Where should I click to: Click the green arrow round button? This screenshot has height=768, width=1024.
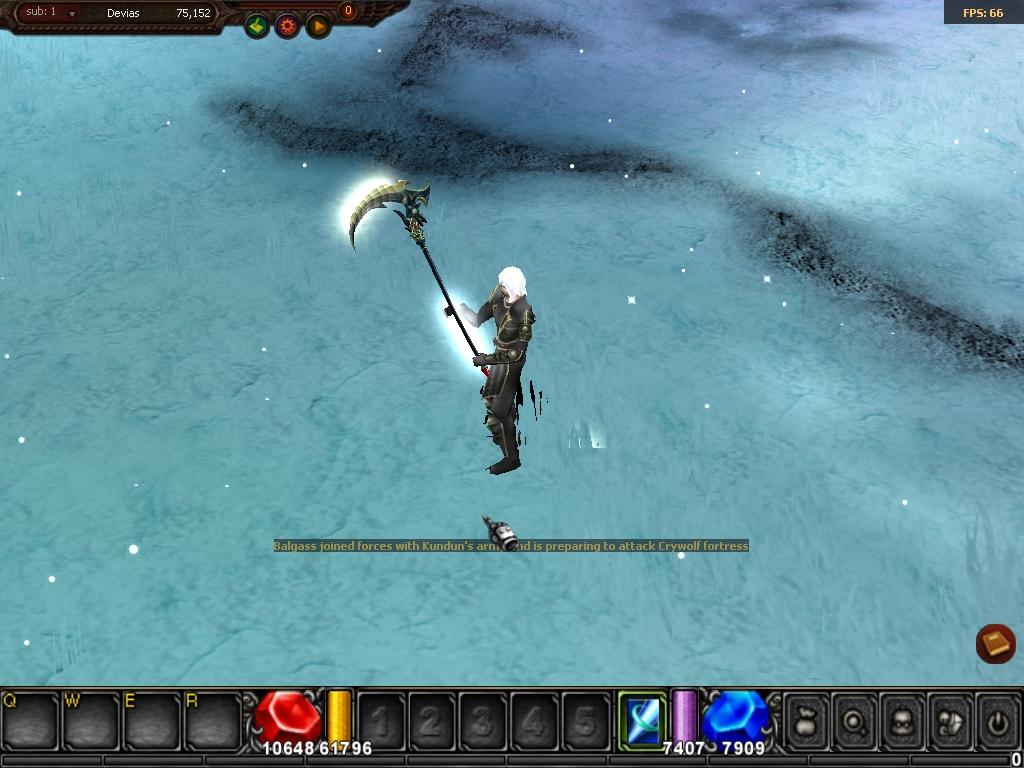tap(257, 26)
